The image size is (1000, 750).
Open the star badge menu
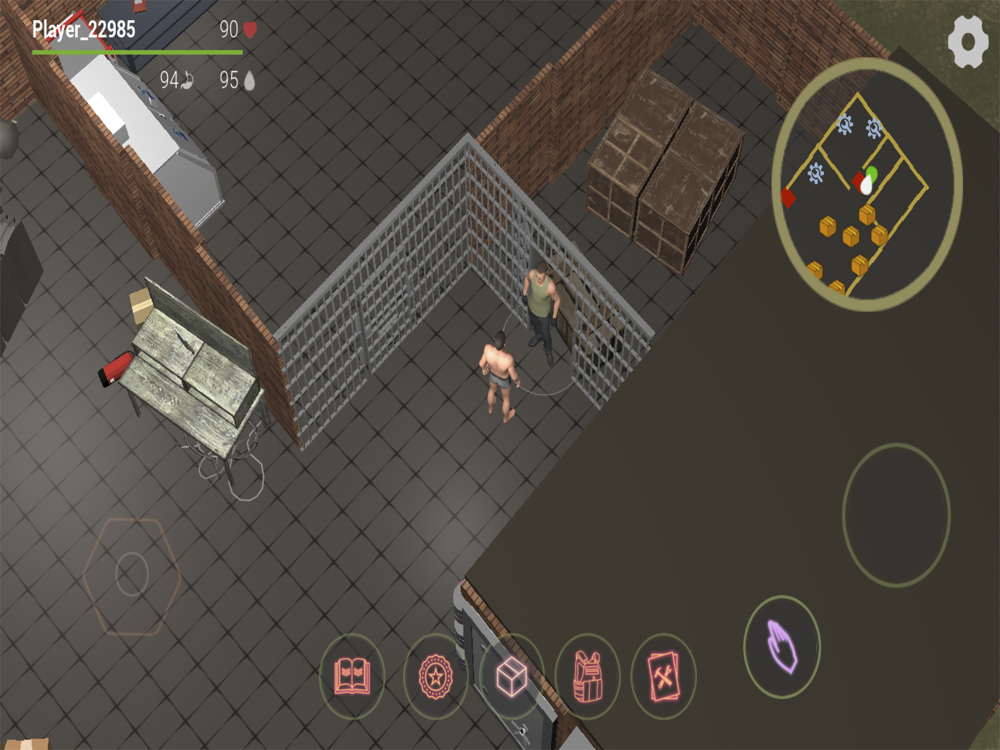coord(435,676)
